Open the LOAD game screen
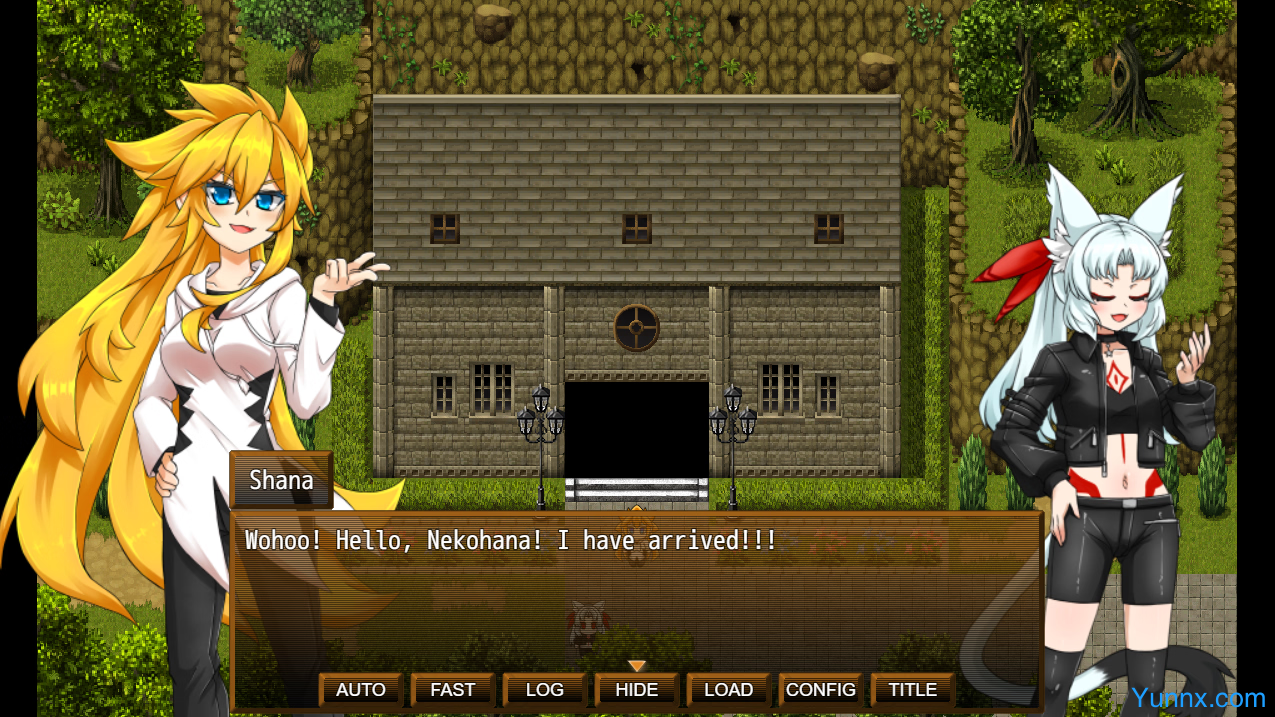The height and width of the screenshot is (717, 1275). [728, 690]
